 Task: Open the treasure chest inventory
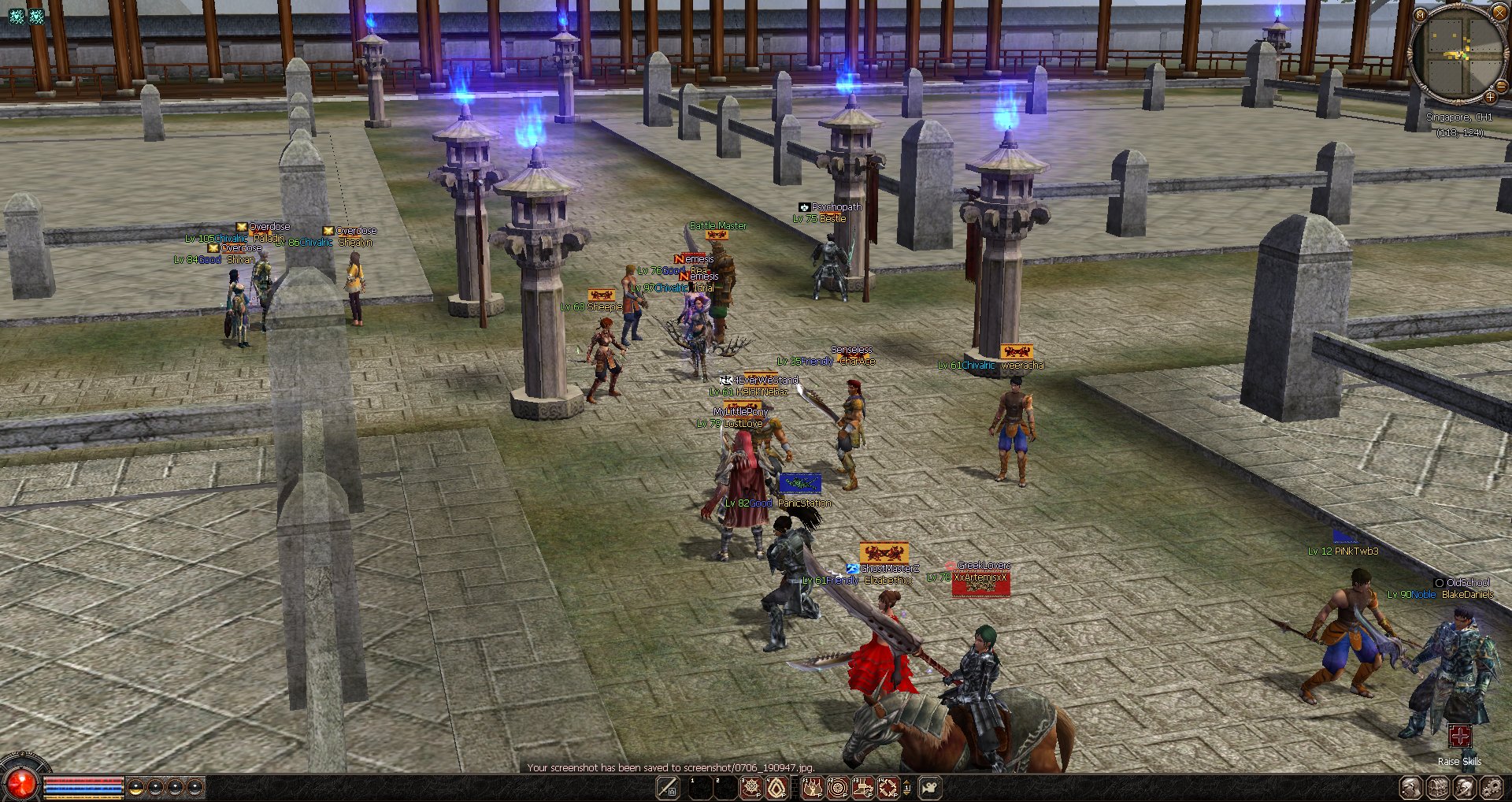tap(1438, 787)
